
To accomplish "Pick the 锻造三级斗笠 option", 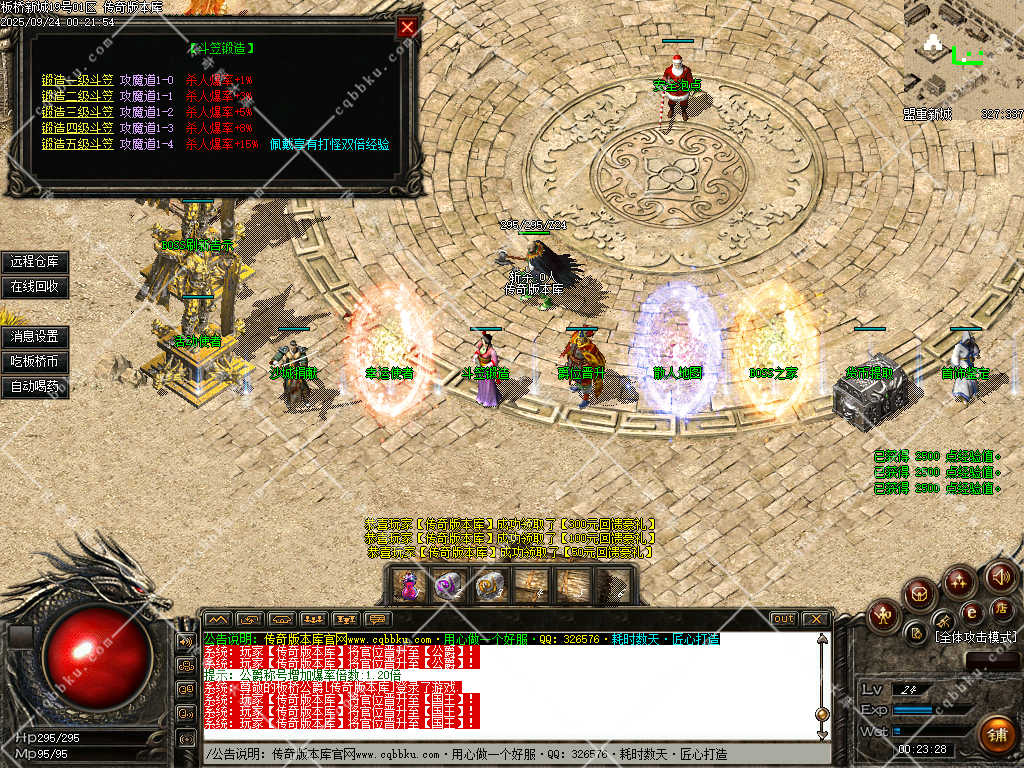I will 77,112.
